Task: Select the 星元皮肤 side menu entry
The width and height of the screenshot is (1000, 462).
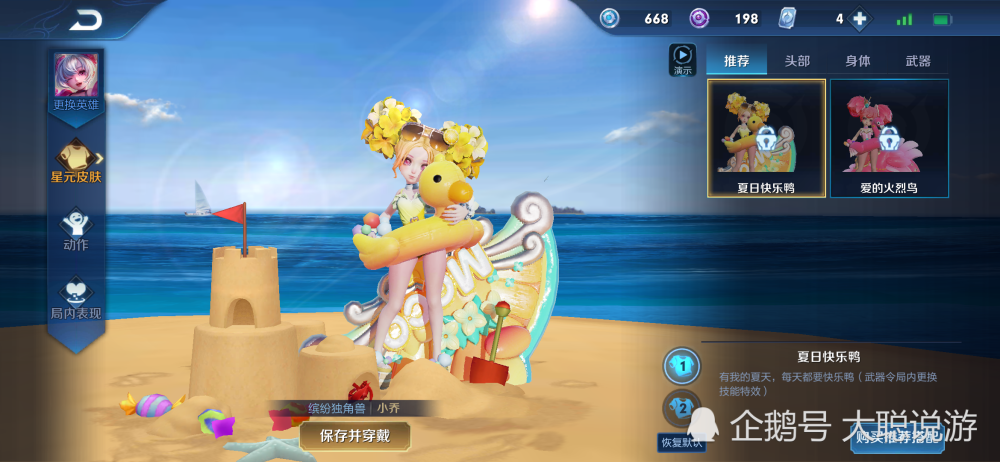Action: coord(76,161)
